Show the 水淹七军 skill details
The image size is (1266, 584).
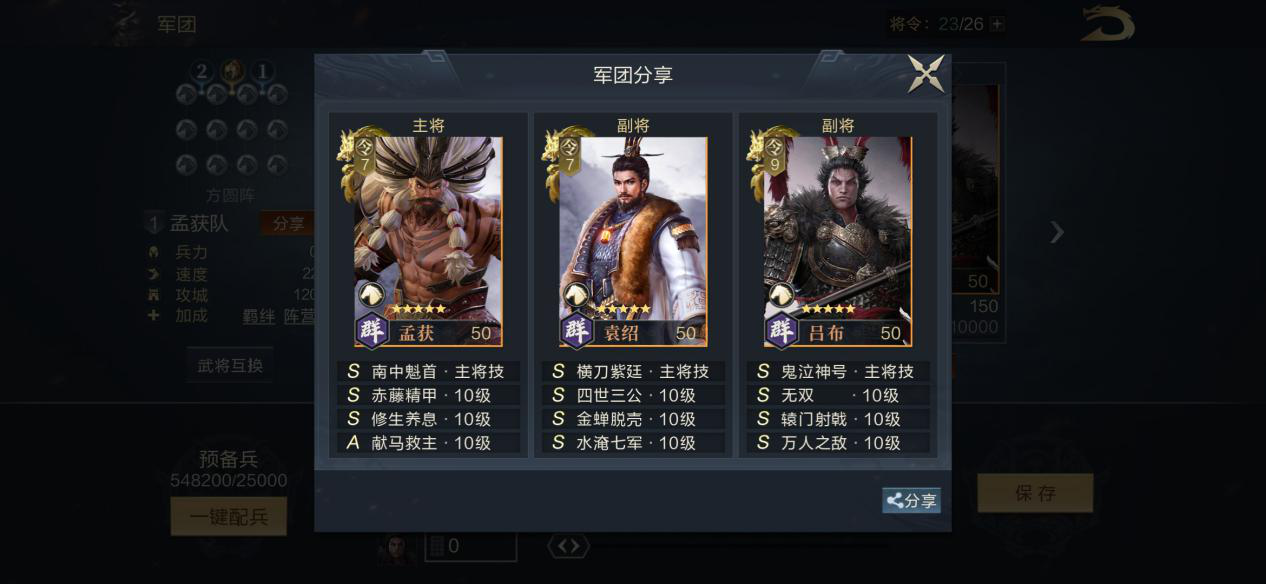(632, 443)
